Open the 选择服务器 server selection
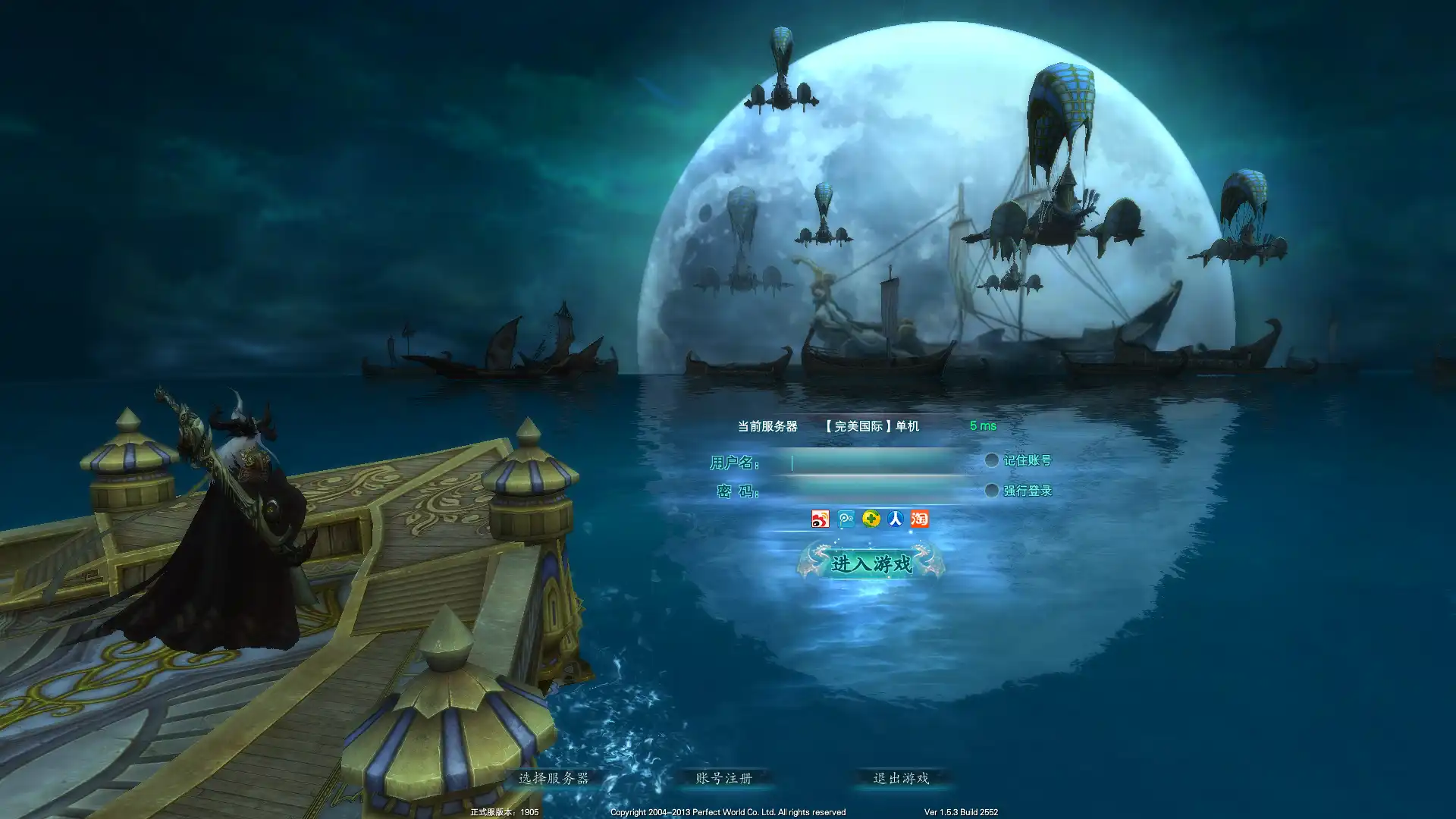The width and height of the screenshot is (1456, 819). [554, 778]
